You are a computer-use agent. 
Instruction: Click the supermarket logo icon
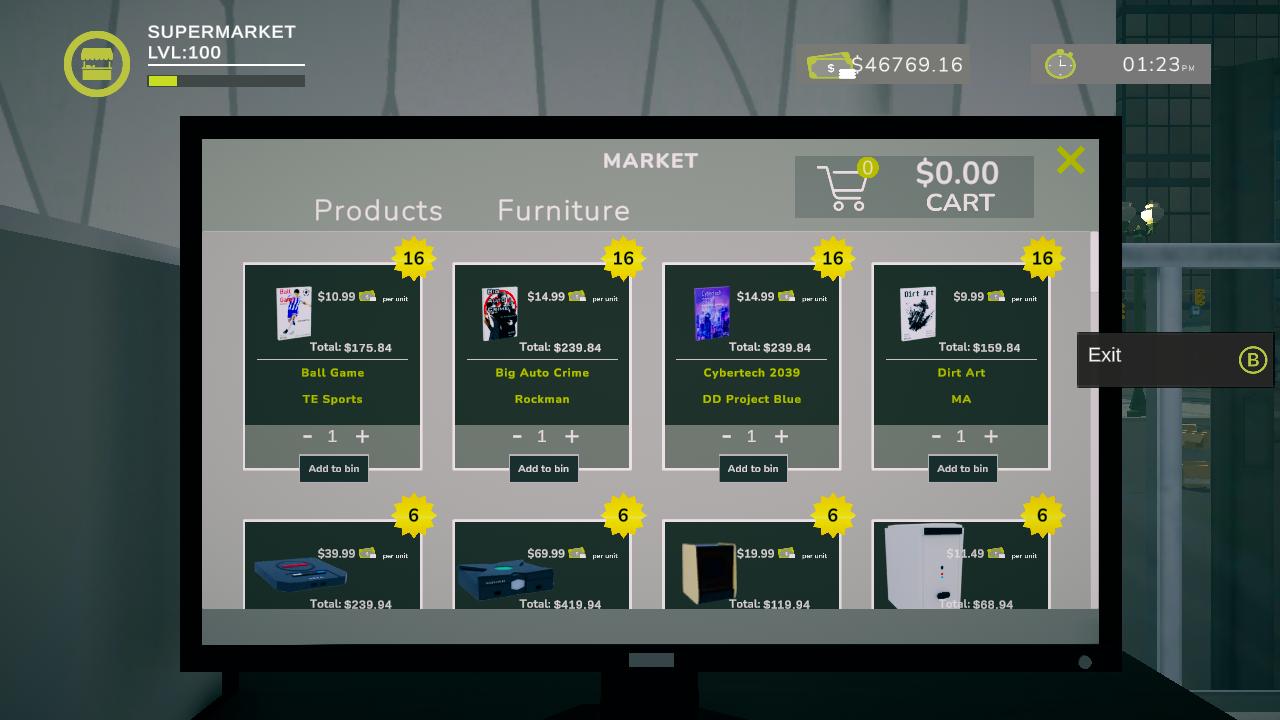tap(97, 63)
